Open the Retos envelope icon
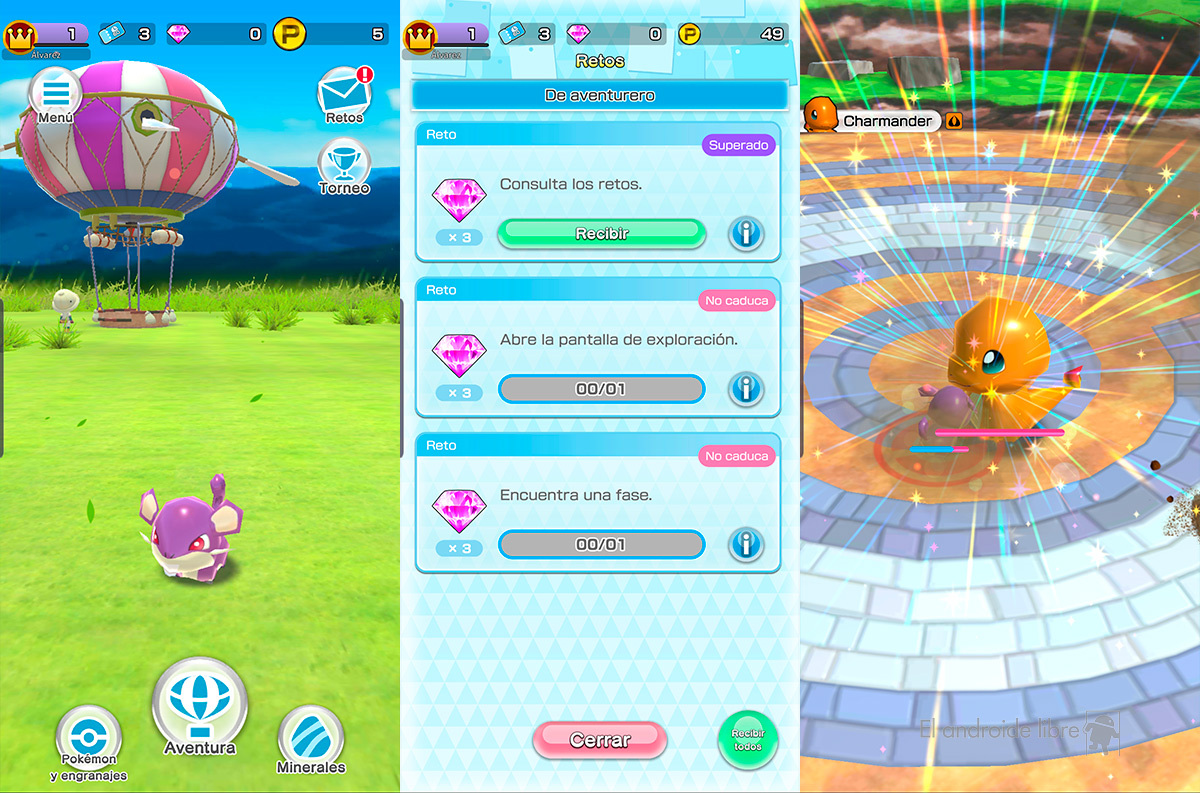 (x=344, y=95)
